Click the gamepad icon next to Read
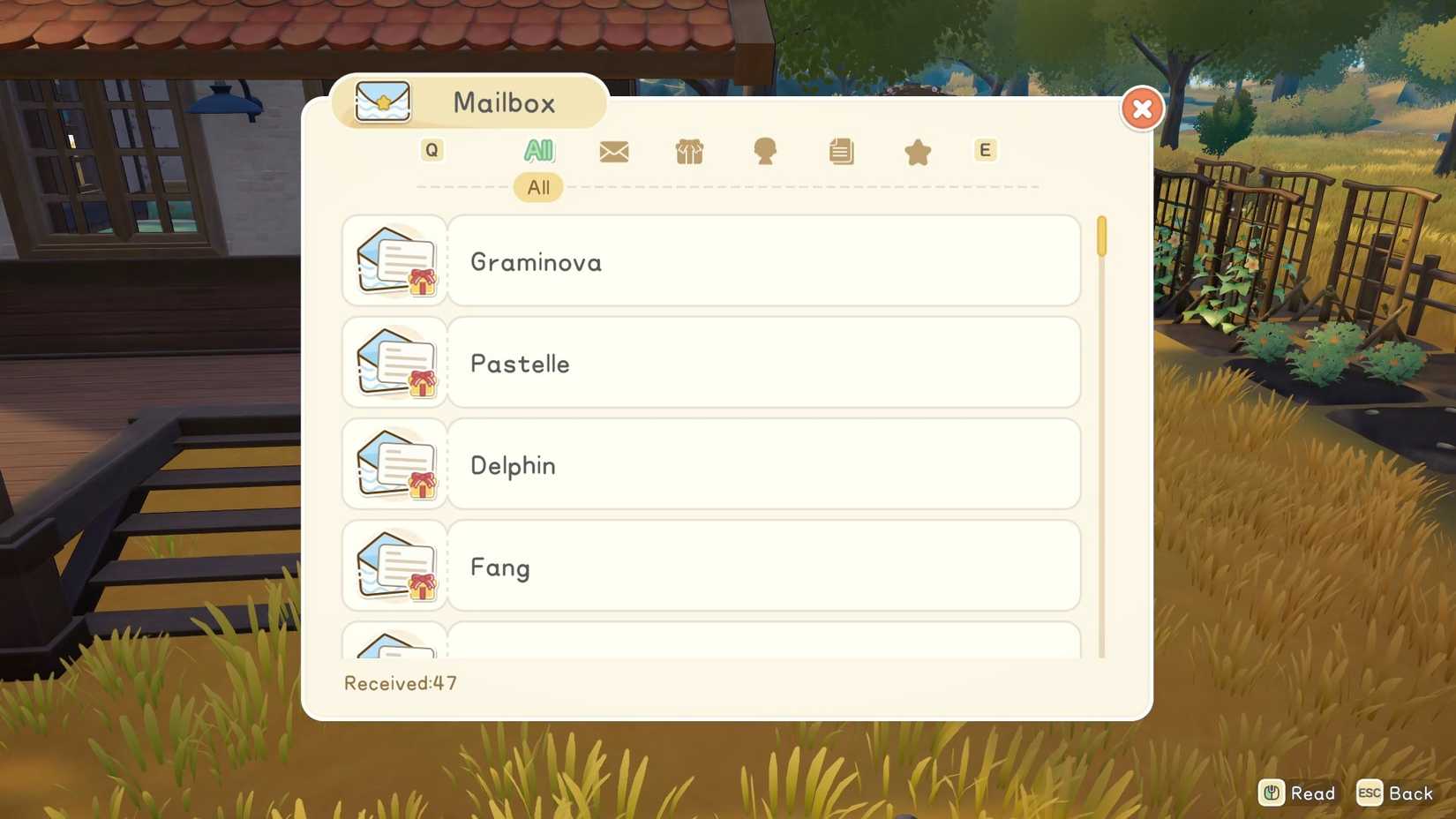Viewport: 1456px width, 819px height. pos(1271,793)
